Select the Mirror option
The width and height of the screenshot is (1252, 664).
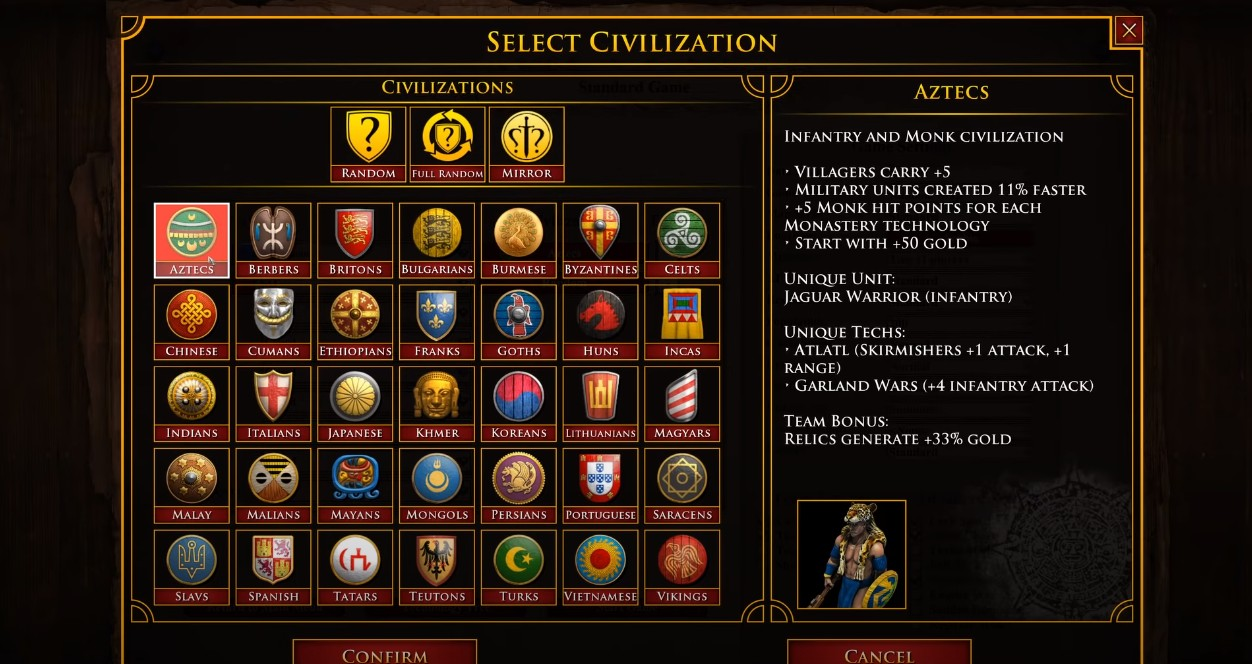pyautogui.click(x=527, y=144)
